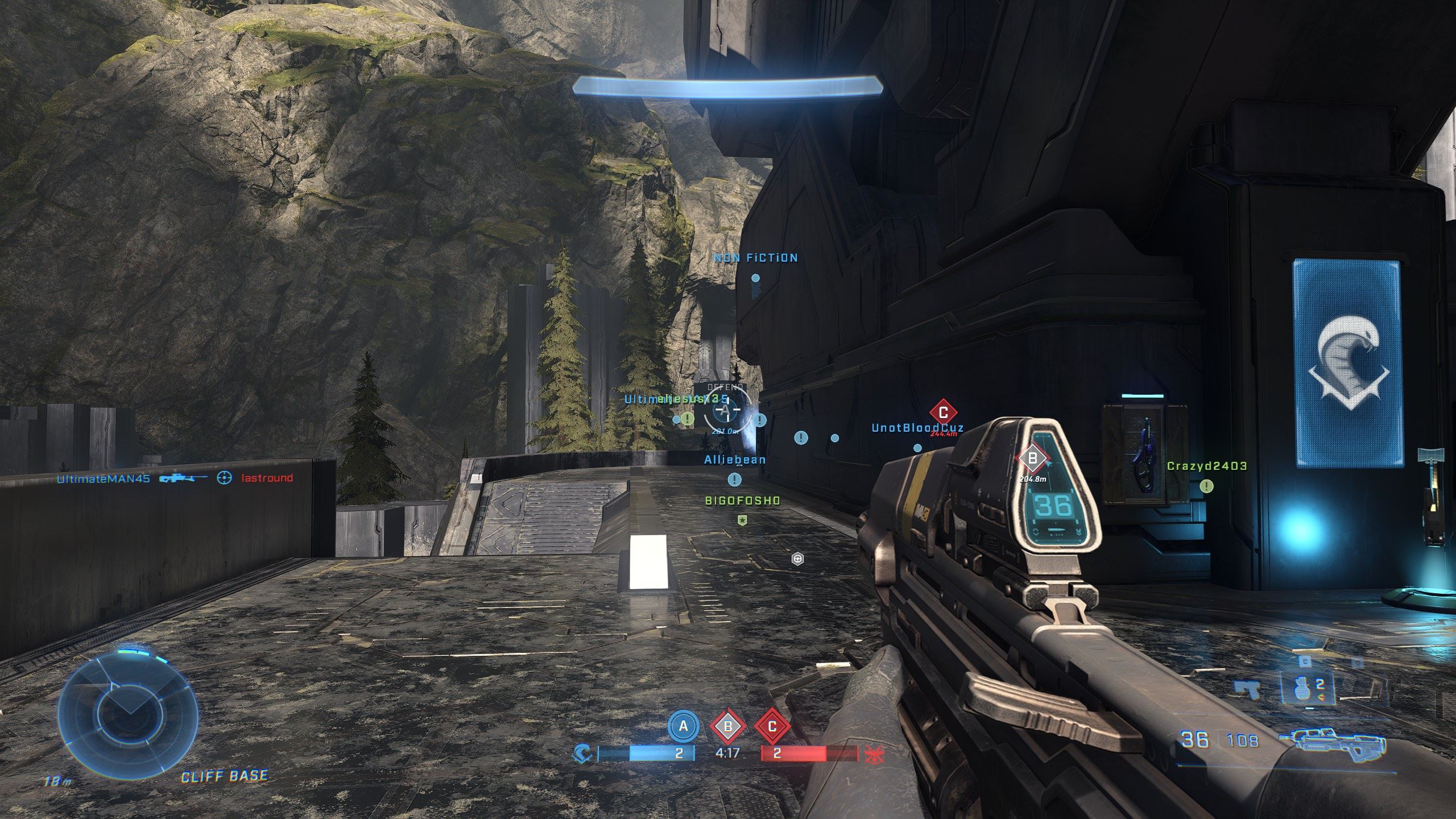Viewport: 1456px width, 819px height.
Task: Select the blue zone A indicator in the scorebar
Action: click(x=683, y=726)
